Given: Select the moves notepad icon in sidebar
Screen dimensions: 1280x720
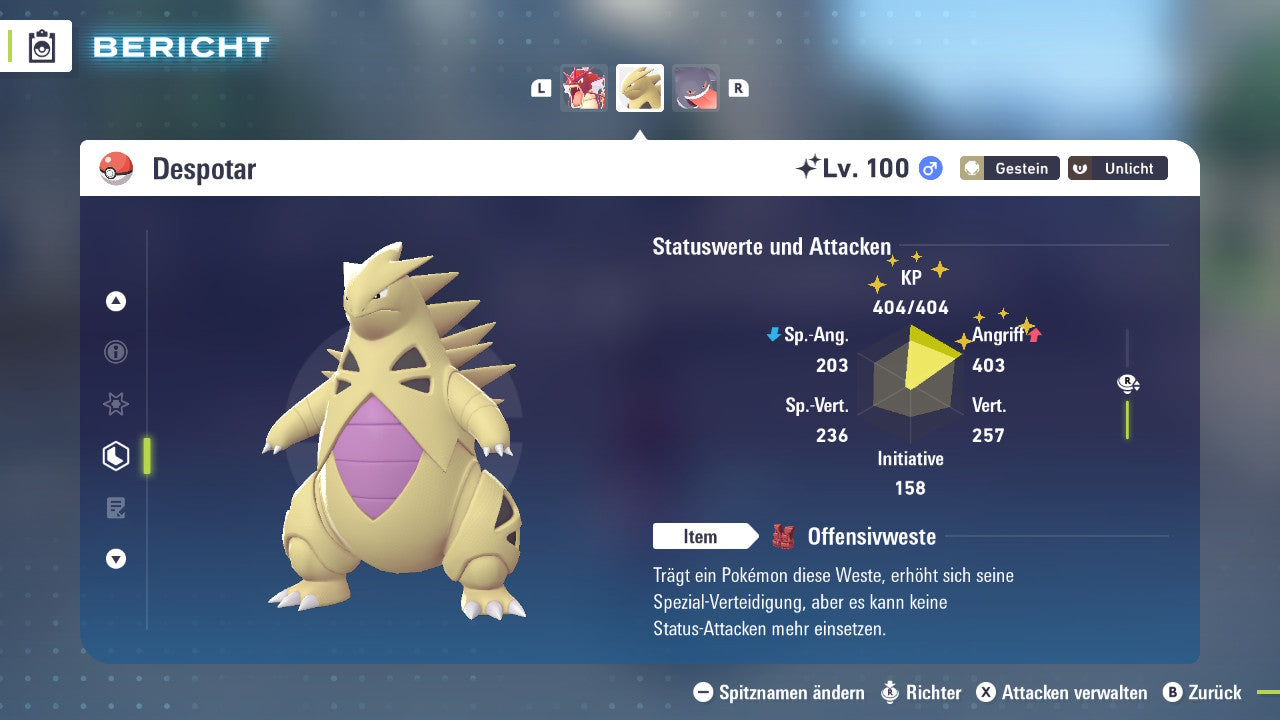Looking at the screenshot, I should click(x=116, y=507).
